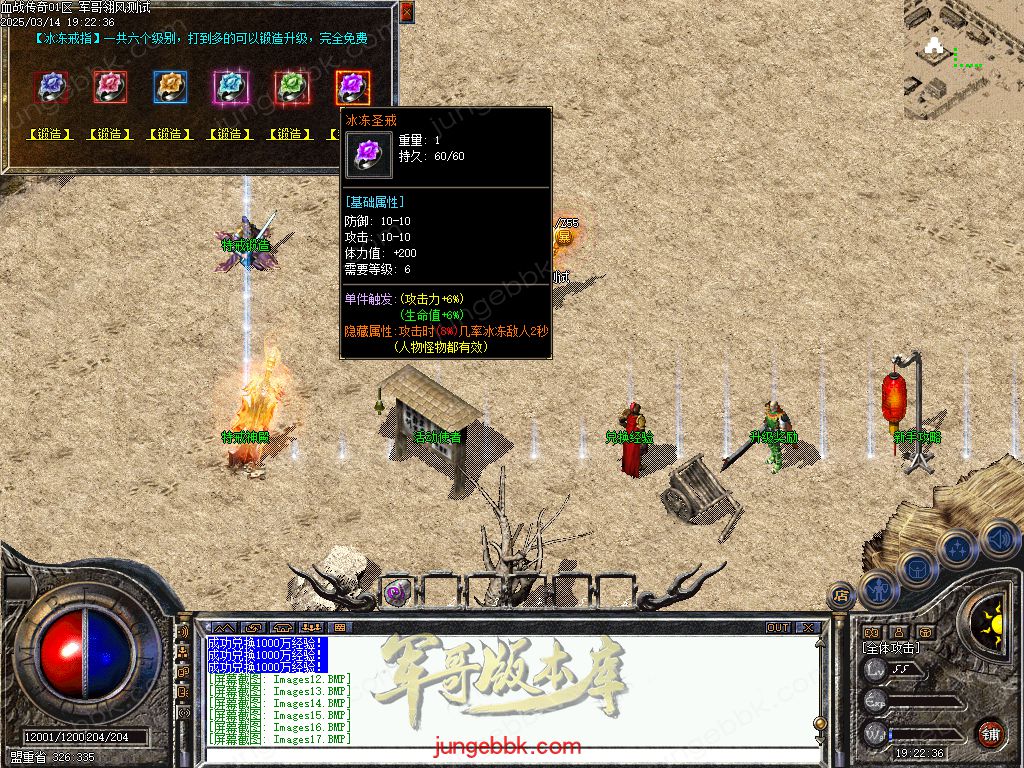Select the green gem ring
1024x768 pixels.
(x=290, y=87)
